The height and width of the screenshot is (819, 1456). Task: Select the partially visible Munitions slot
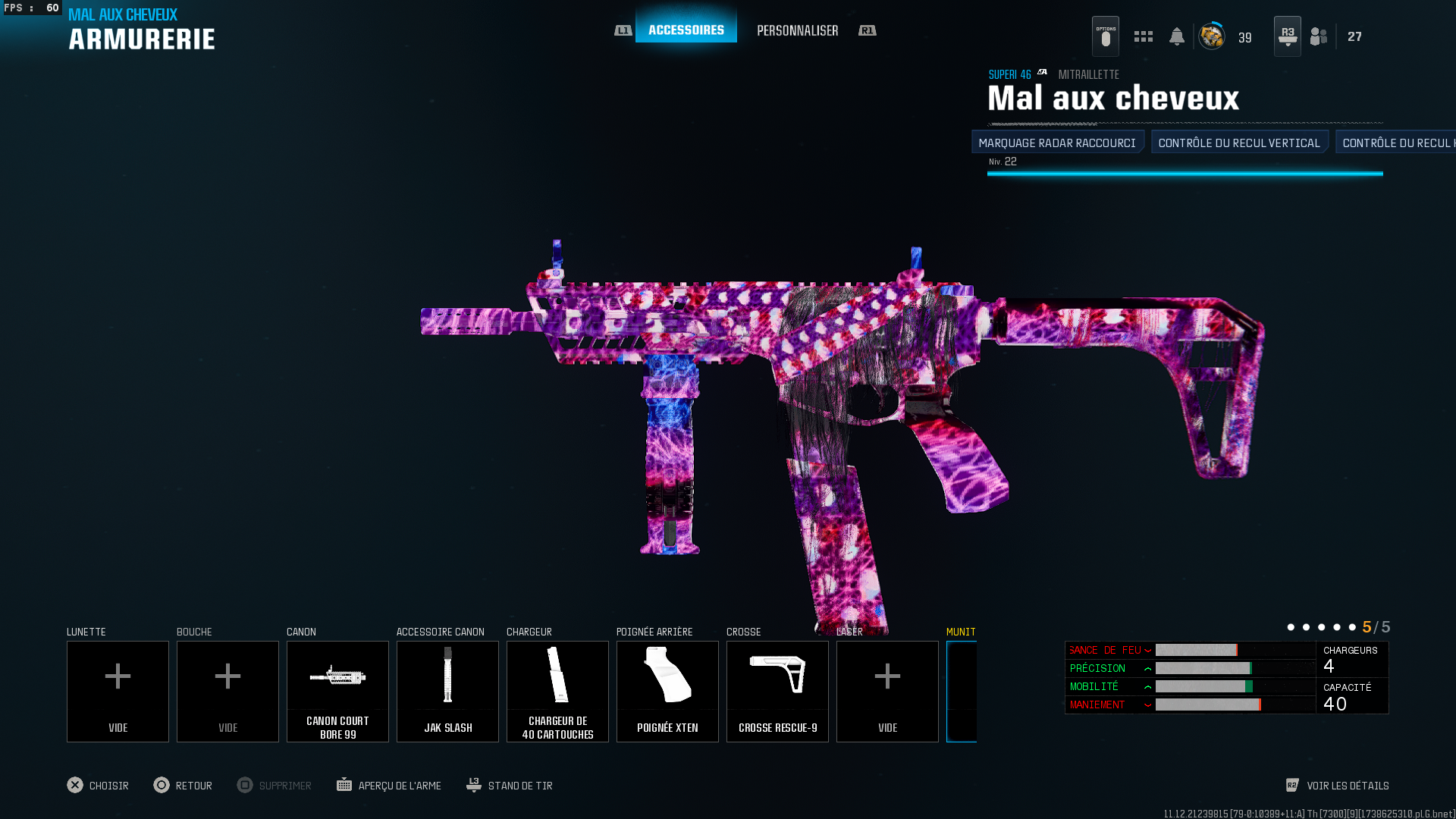point(962,691)
